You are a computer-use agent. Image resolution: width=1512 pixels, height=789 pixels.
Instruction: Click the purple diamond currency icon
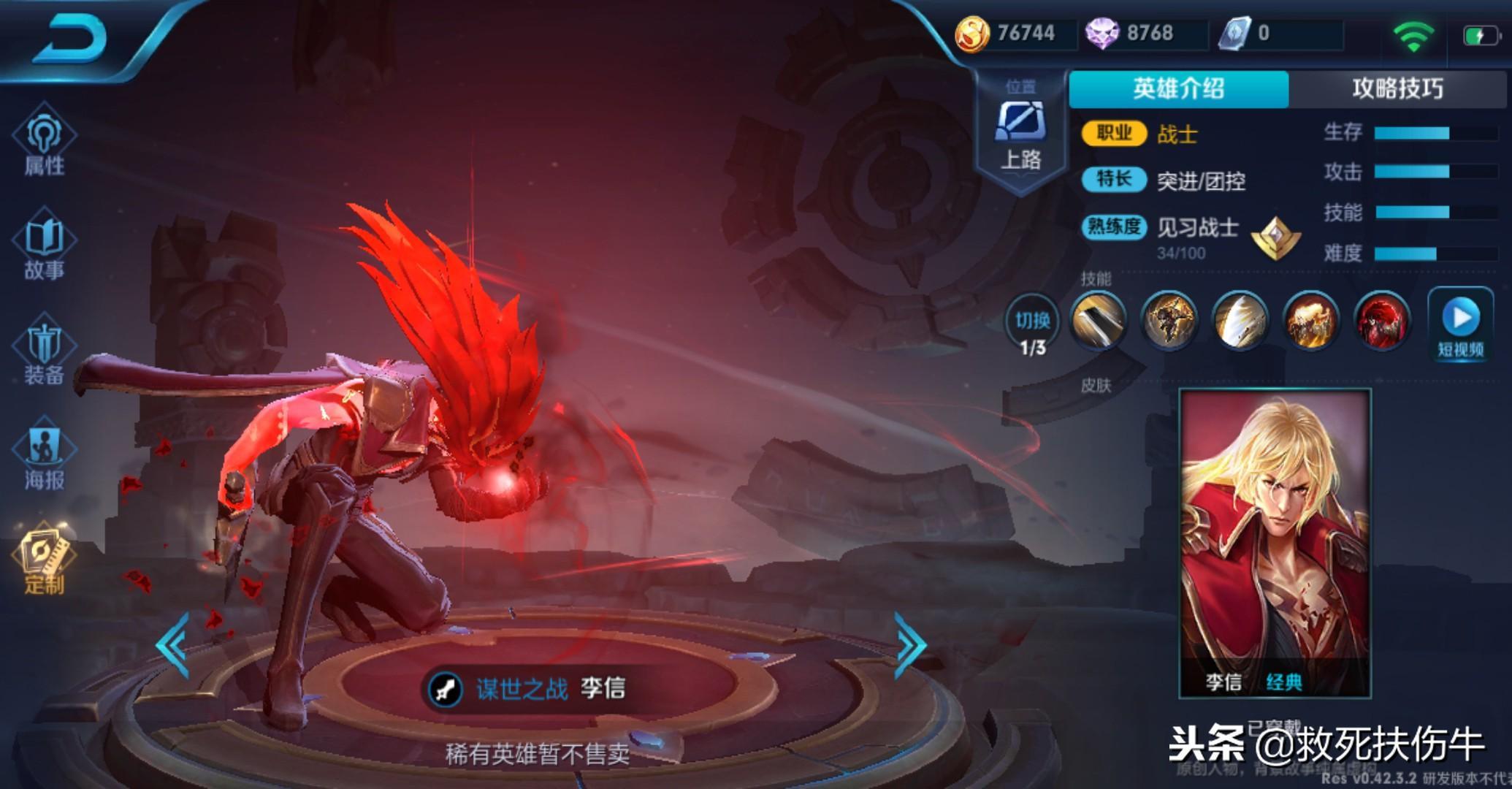click(x=1101, y=34)
